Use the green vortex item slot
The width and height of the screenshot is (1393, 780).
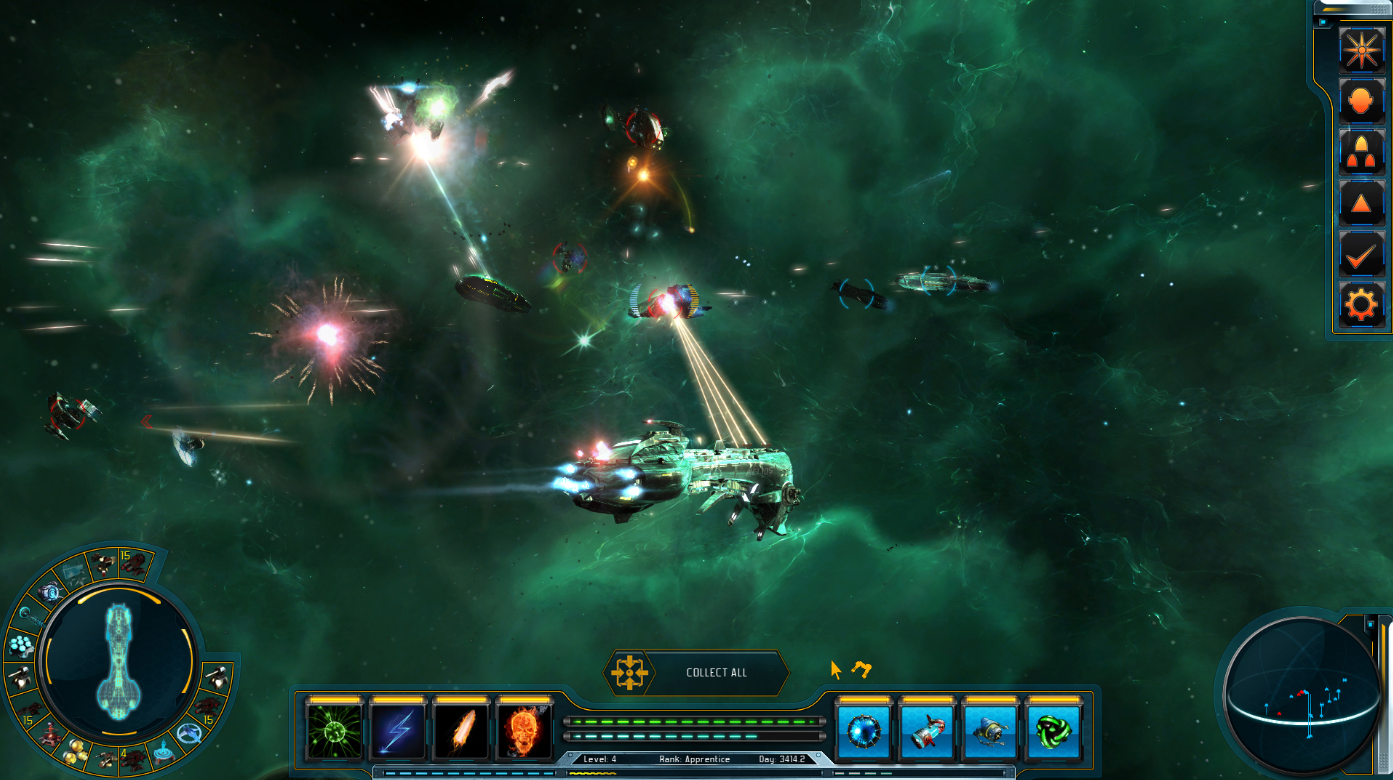(1052, 733)
